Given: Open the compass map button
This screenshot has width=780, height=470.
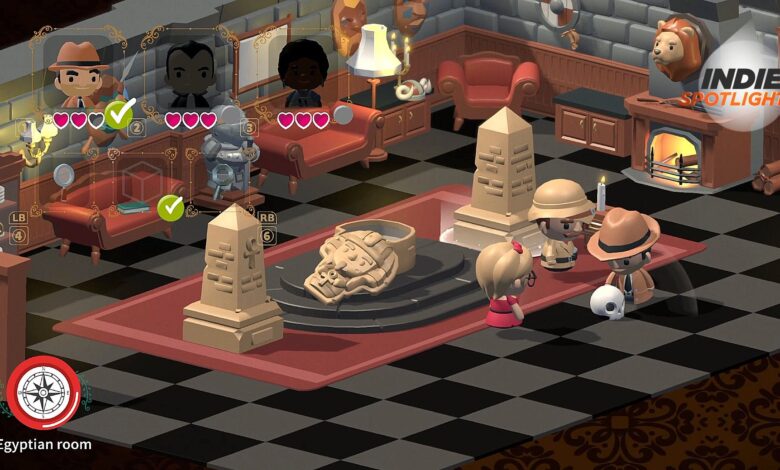Looking at the screenshot, I should click(x=43, y=393).
